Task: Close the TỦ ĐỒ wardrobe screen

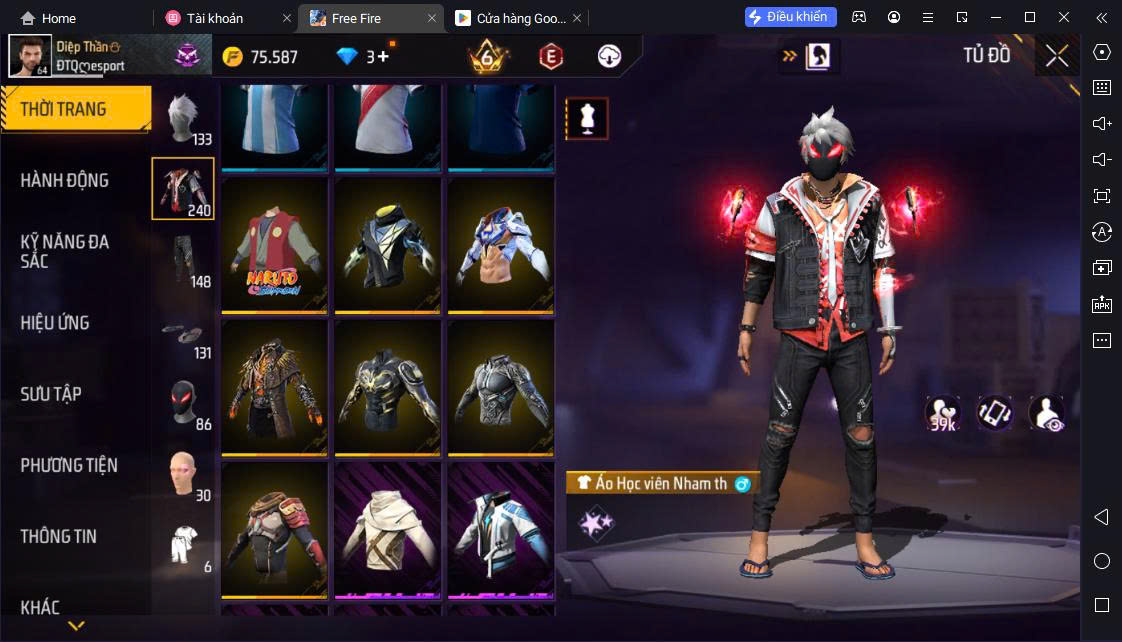Action: click(x=1057, y=56)
